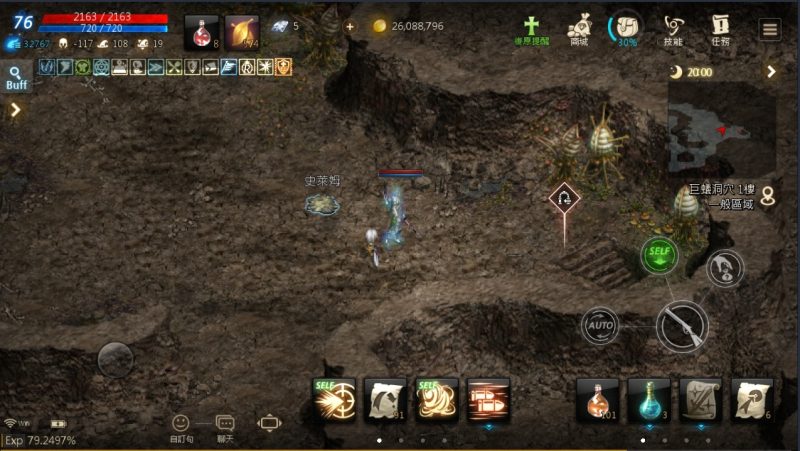Activate the green SELF target button
The height and width of the screenshot is (451, 800).
click(659, 255)
